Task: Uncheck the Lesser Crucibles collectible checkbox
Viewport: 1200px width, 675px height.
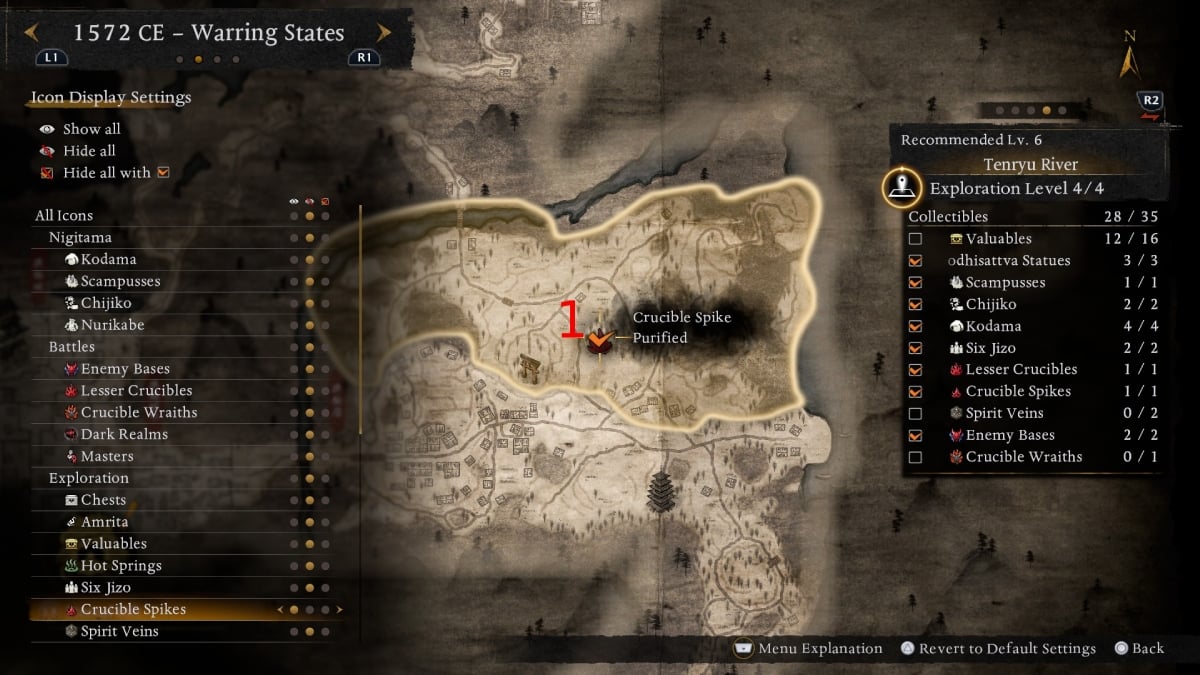Action: coord(915,370)
